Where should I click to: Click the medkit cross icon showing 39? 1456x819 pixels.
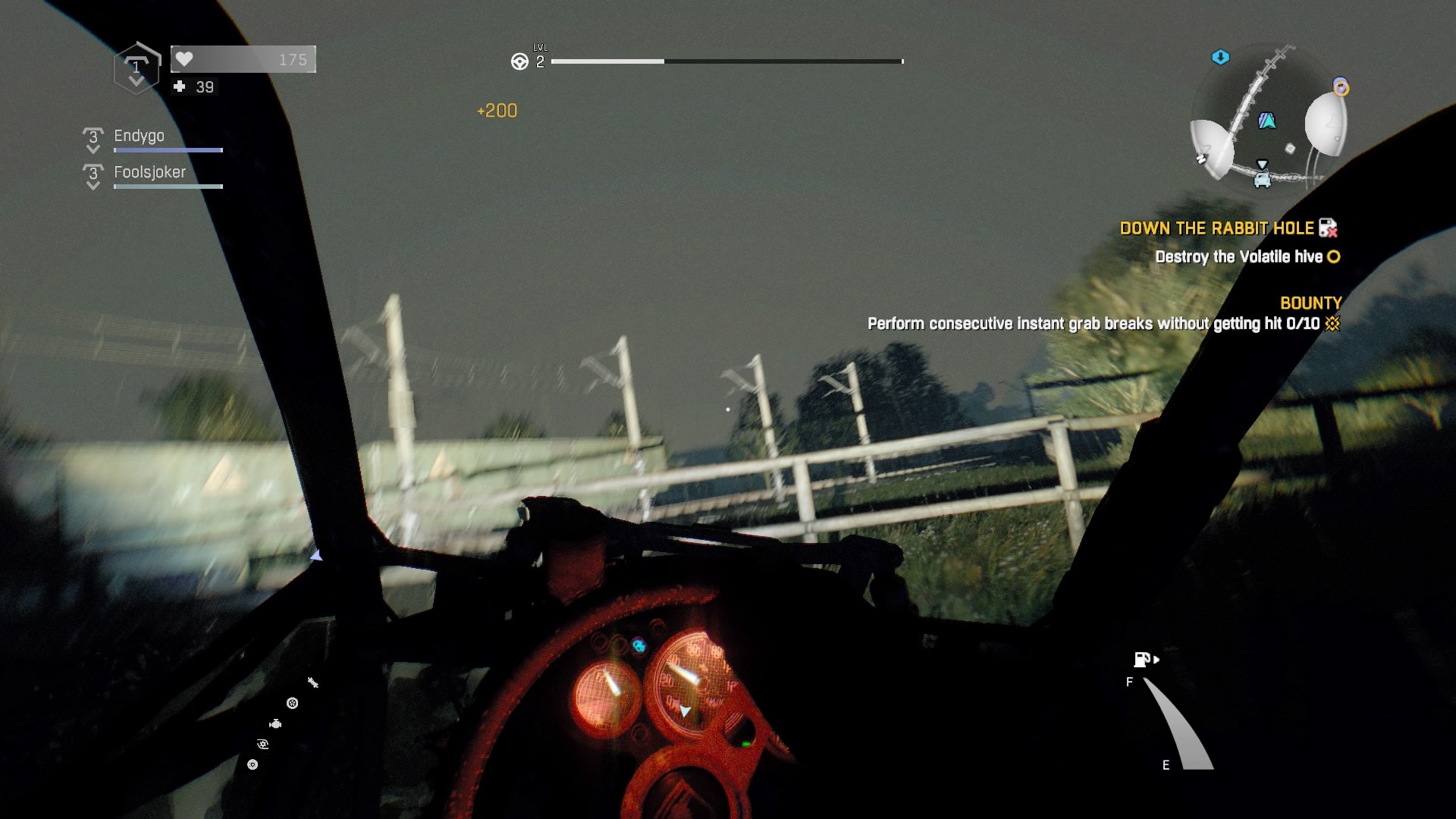(x=180, y=86)
